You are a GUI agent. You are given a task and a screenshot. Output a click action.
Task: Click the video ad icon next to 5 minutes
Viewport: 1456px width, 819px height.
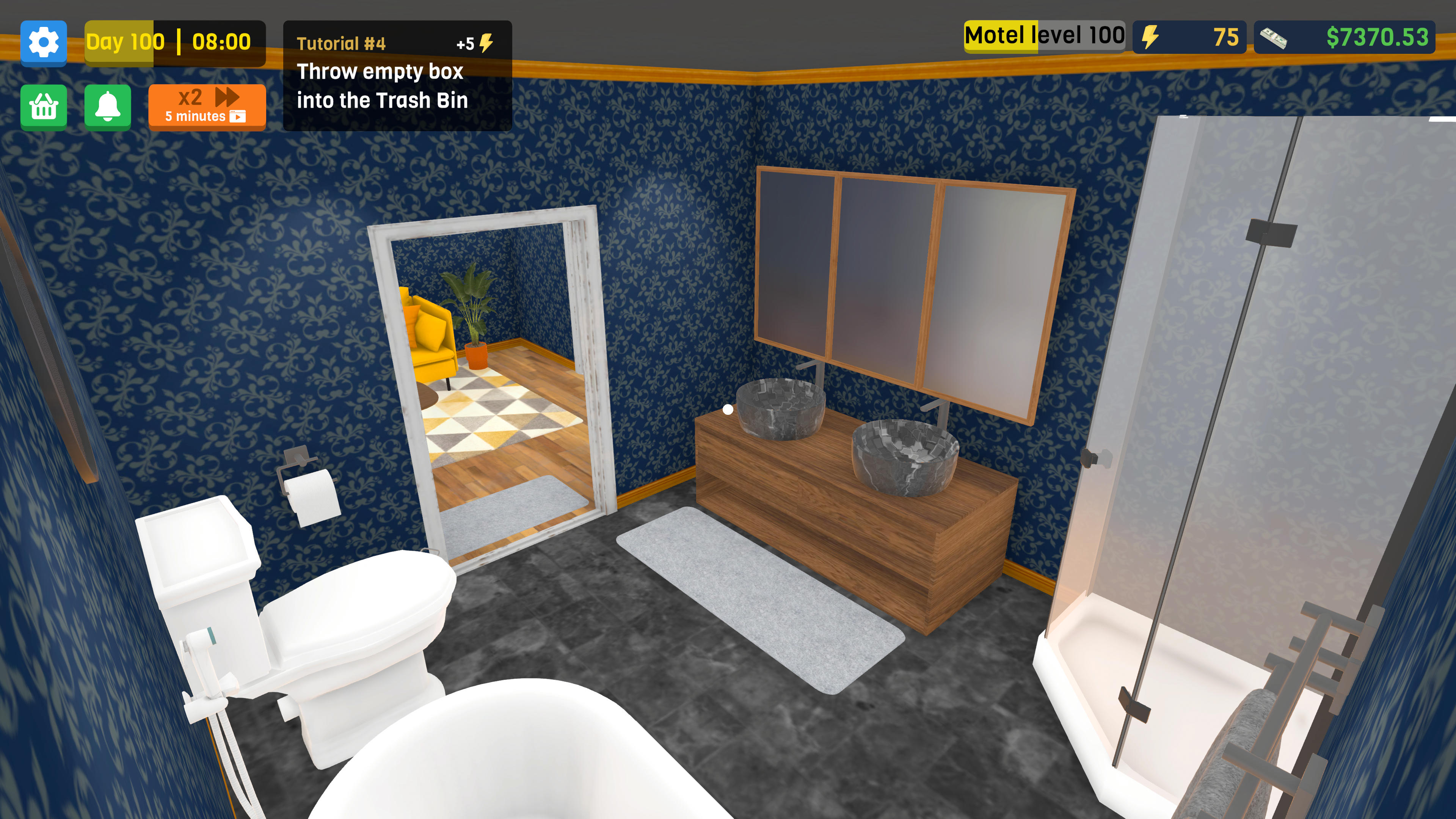click(238, 118)
